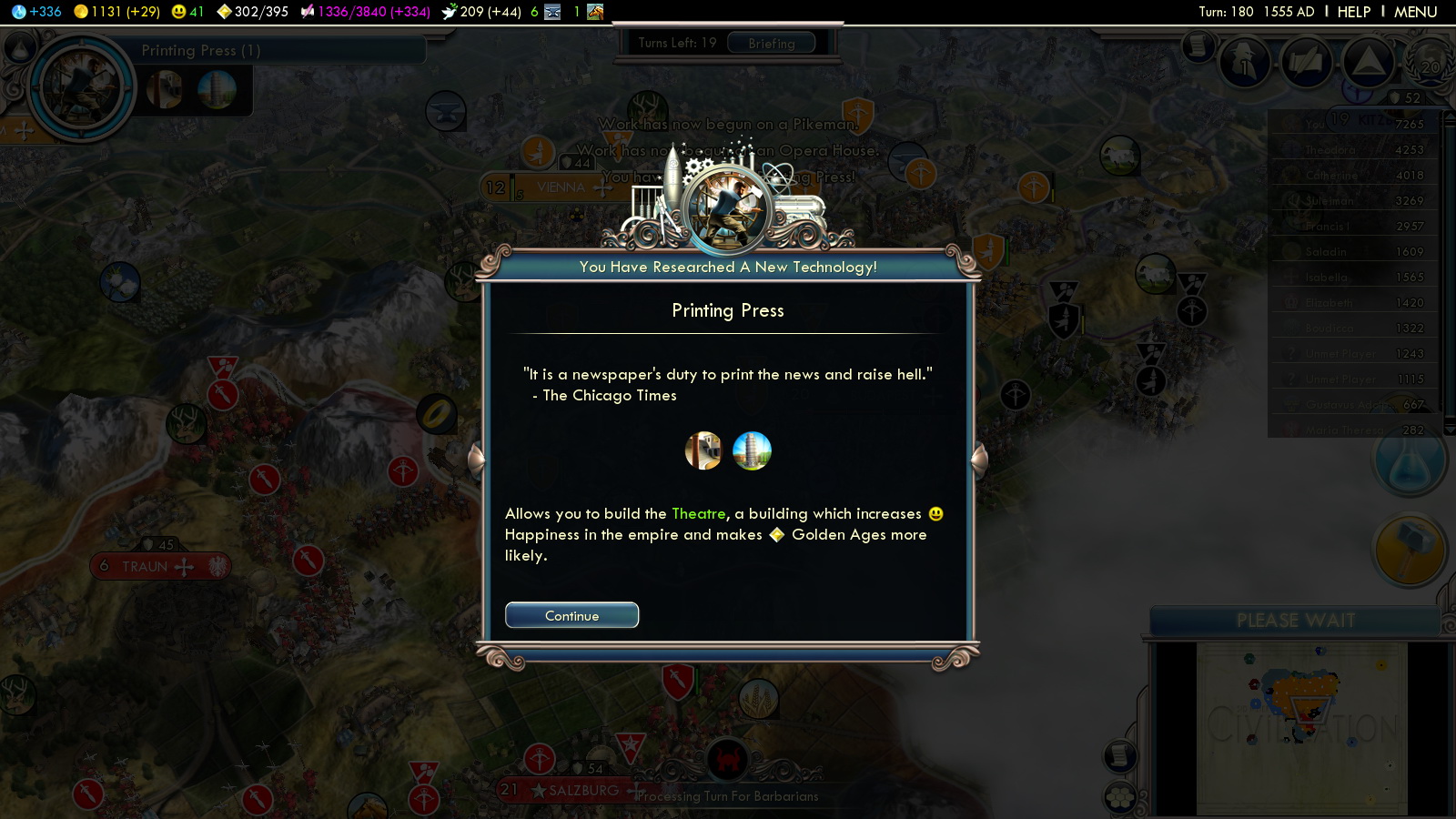Continue past the Printing Press popup

tap(571, 616)
